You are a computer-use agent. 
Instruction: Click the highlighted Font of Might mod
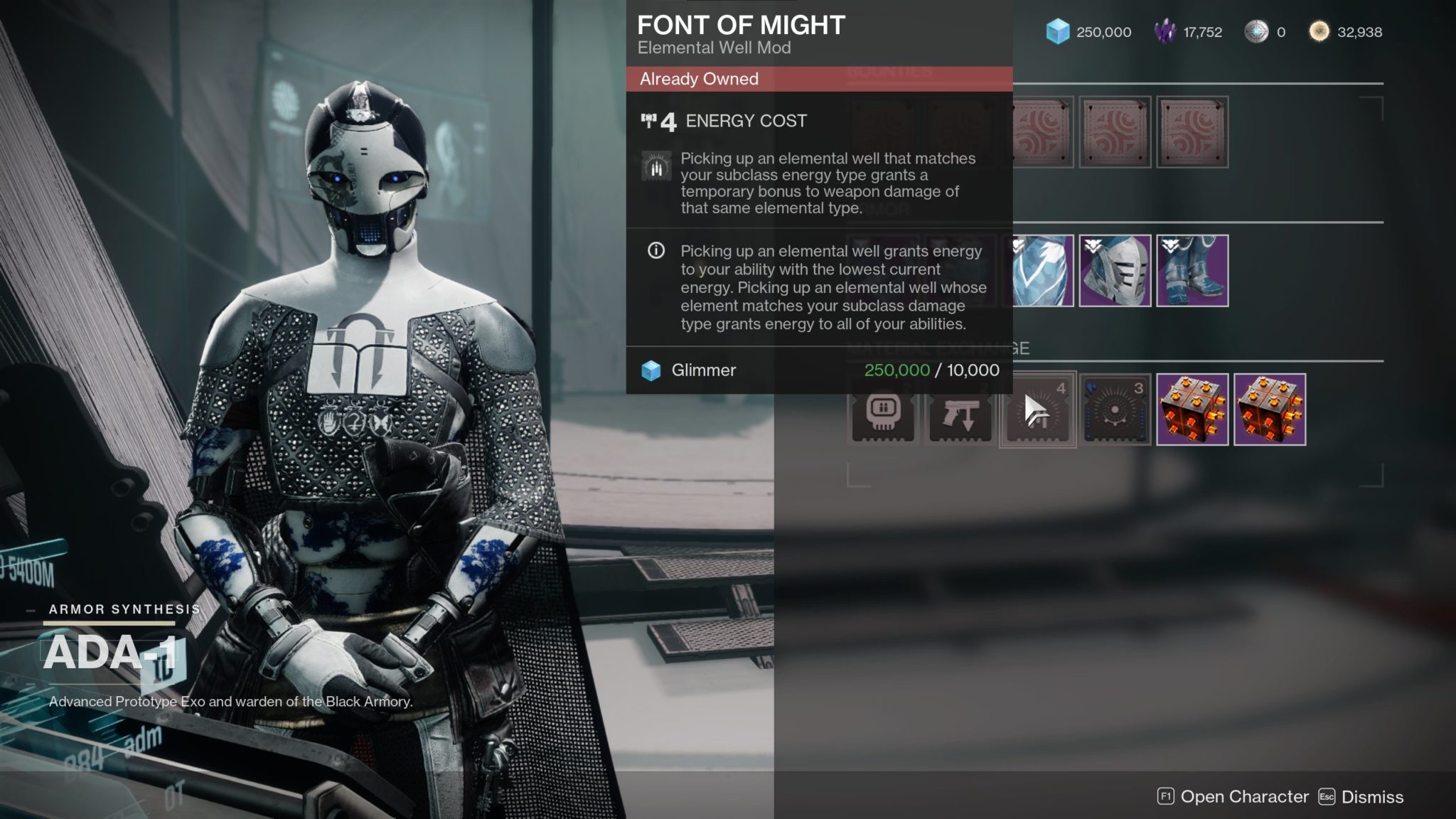tap(1037, 411)
